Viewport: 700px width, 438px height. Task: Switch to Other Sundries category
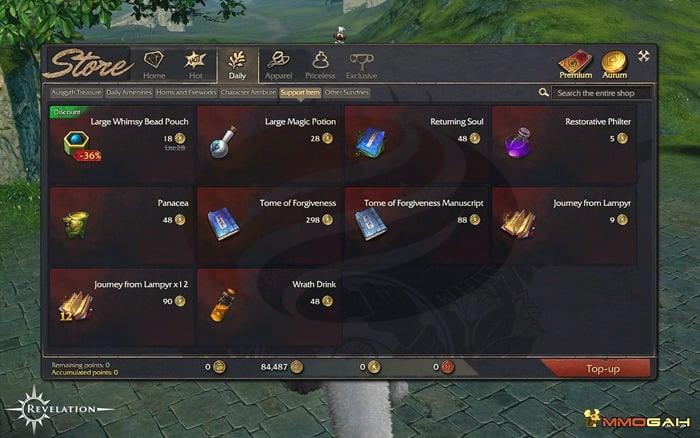tap(346, 92)
